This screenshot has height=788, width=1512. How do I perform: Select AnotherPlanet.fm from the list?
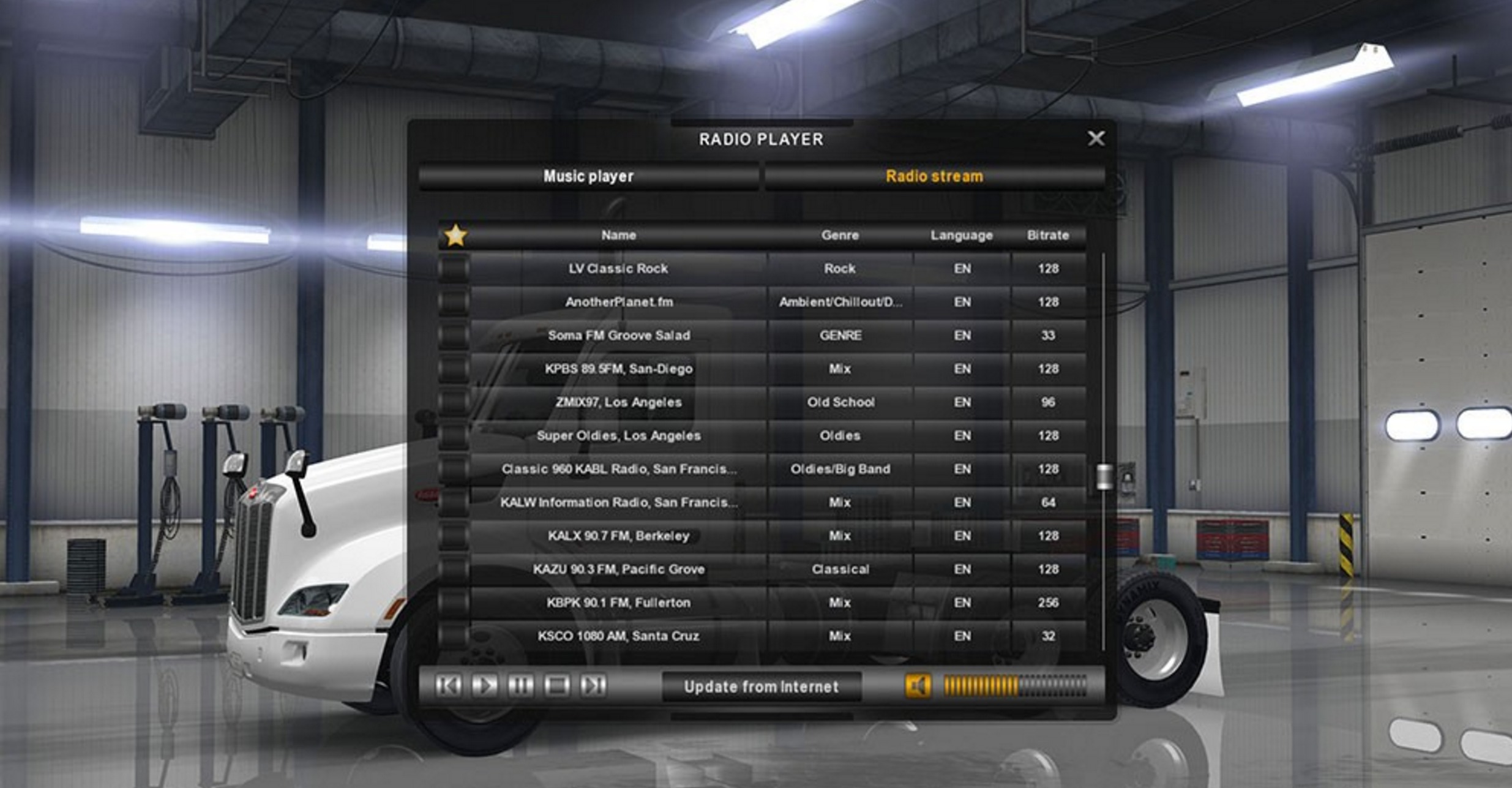[x=618, y=302]
